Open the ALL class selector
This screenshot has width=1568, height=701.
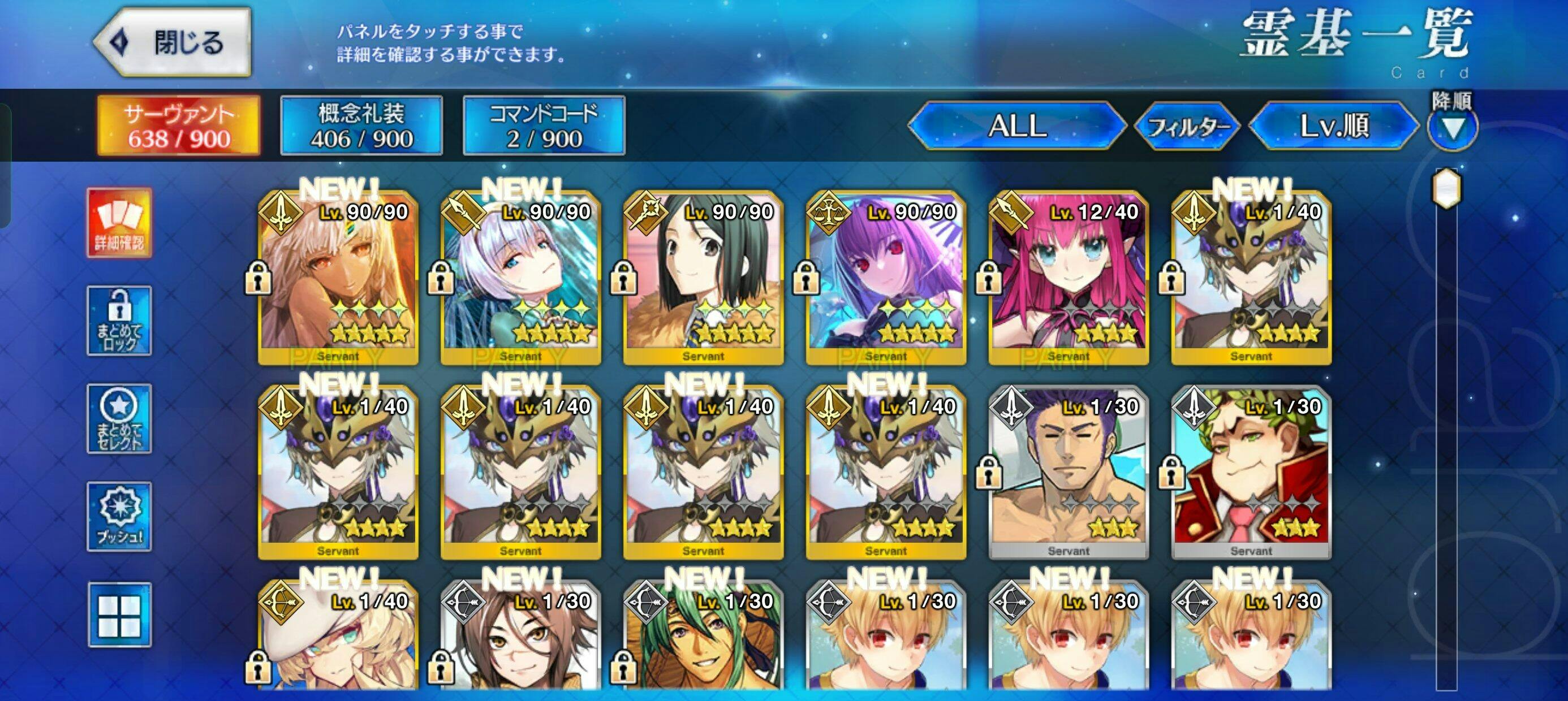click(x=1017, y=126)
